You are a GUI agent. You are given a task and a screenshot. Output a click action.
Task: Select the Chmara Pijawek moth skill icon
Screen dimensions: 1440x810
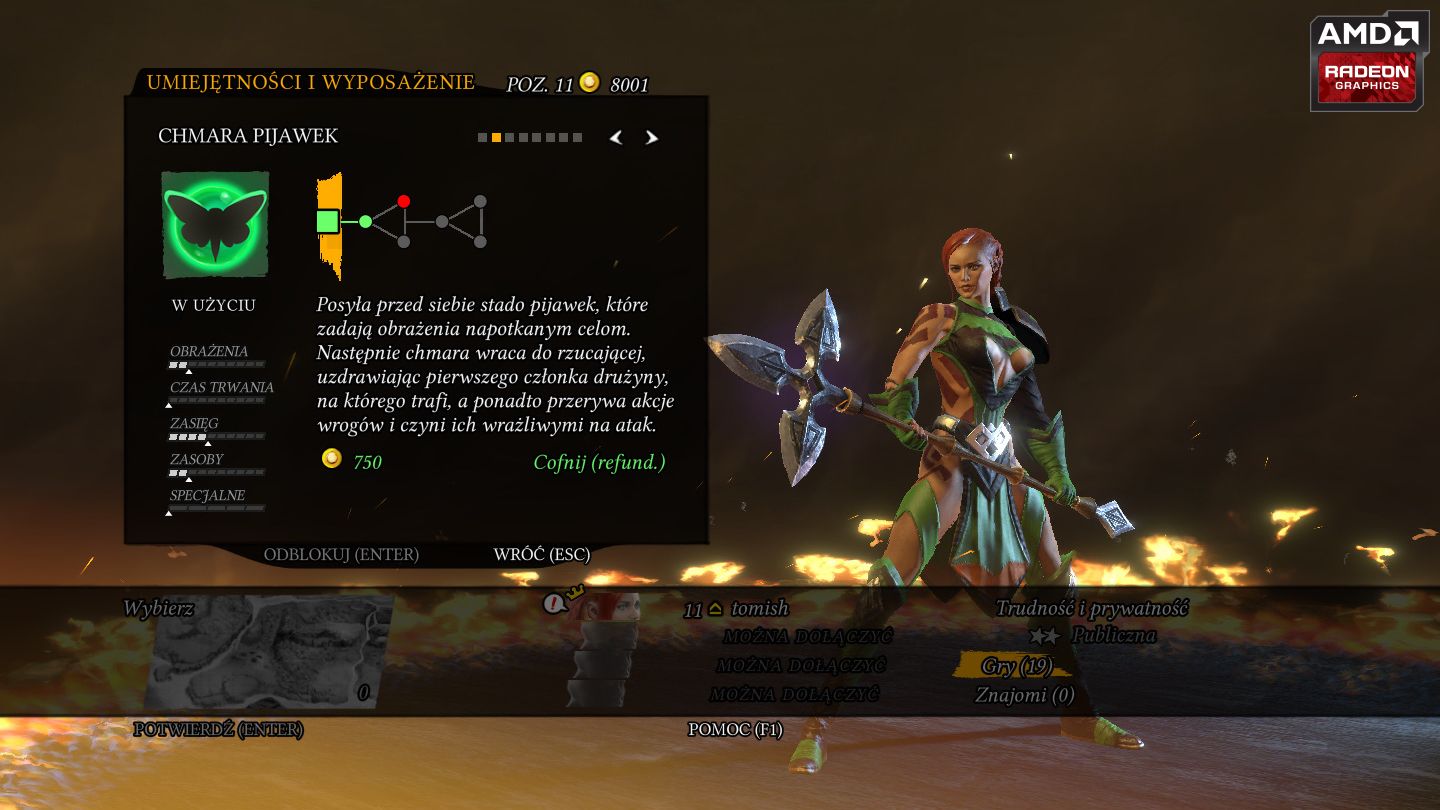(215, 224)
